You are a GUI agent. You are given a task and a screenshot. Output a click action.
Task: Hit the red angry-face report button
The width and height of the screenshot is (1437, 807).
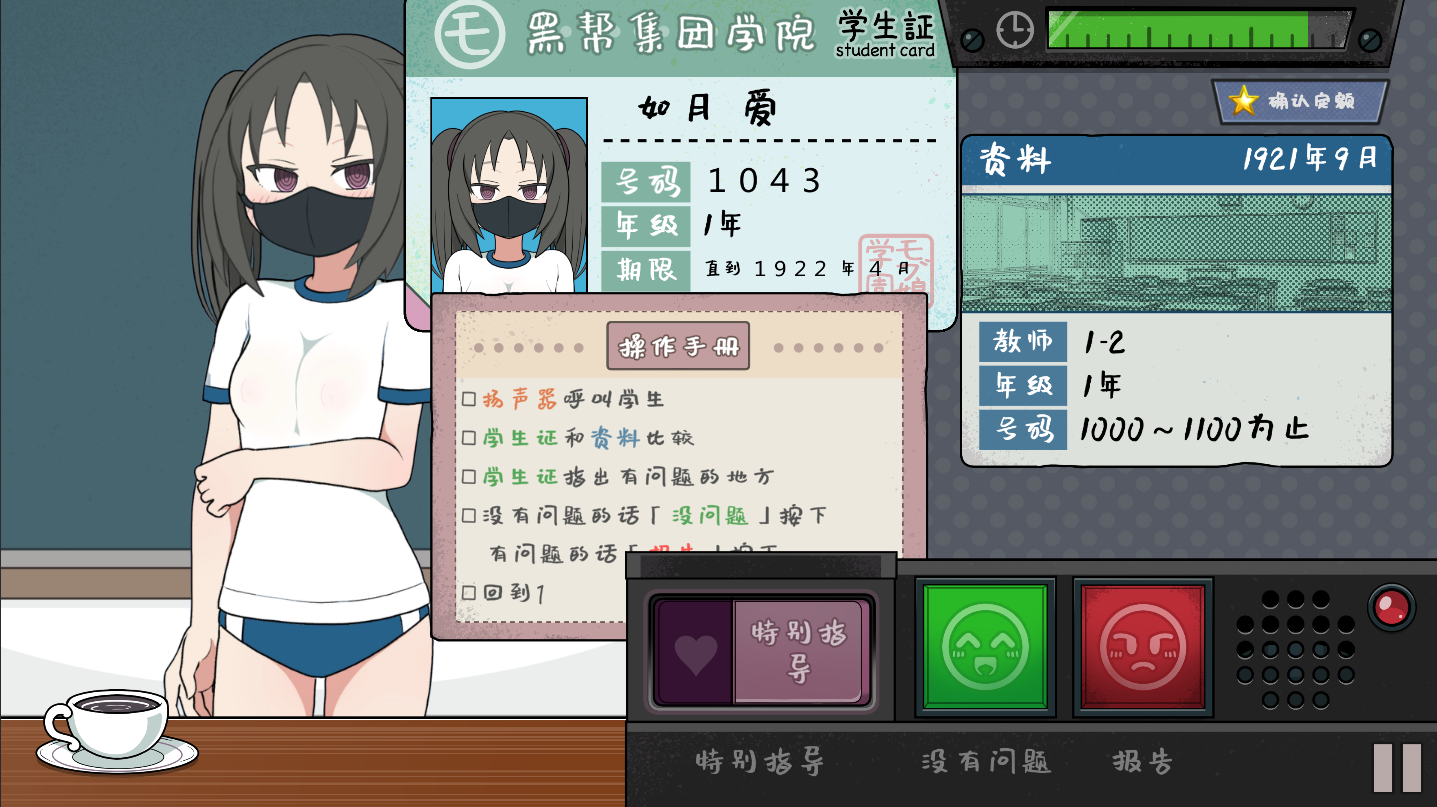tap(1143, 647)
